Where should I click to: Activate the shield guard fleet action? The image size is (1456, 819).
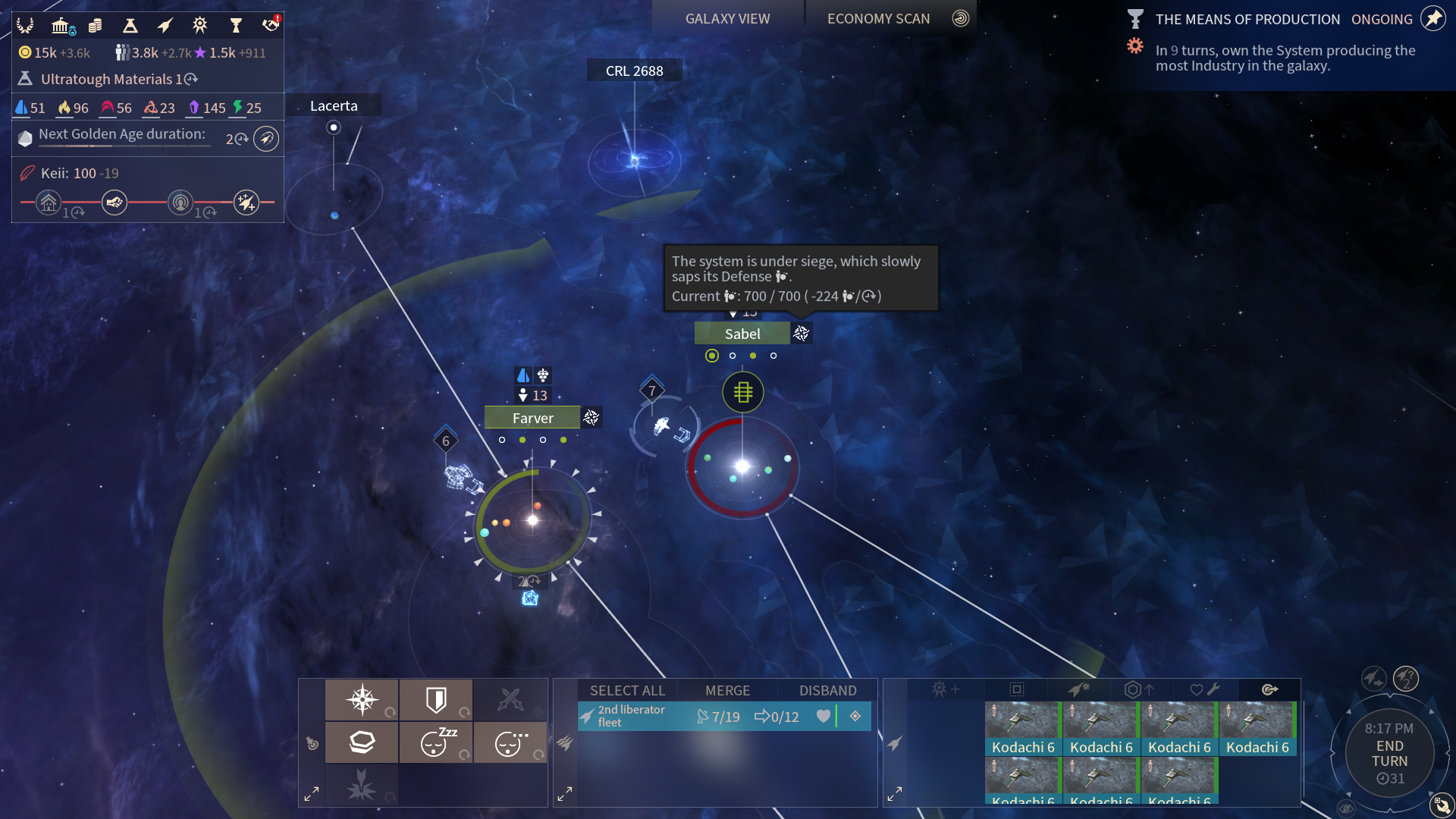(x=437, y=699)
